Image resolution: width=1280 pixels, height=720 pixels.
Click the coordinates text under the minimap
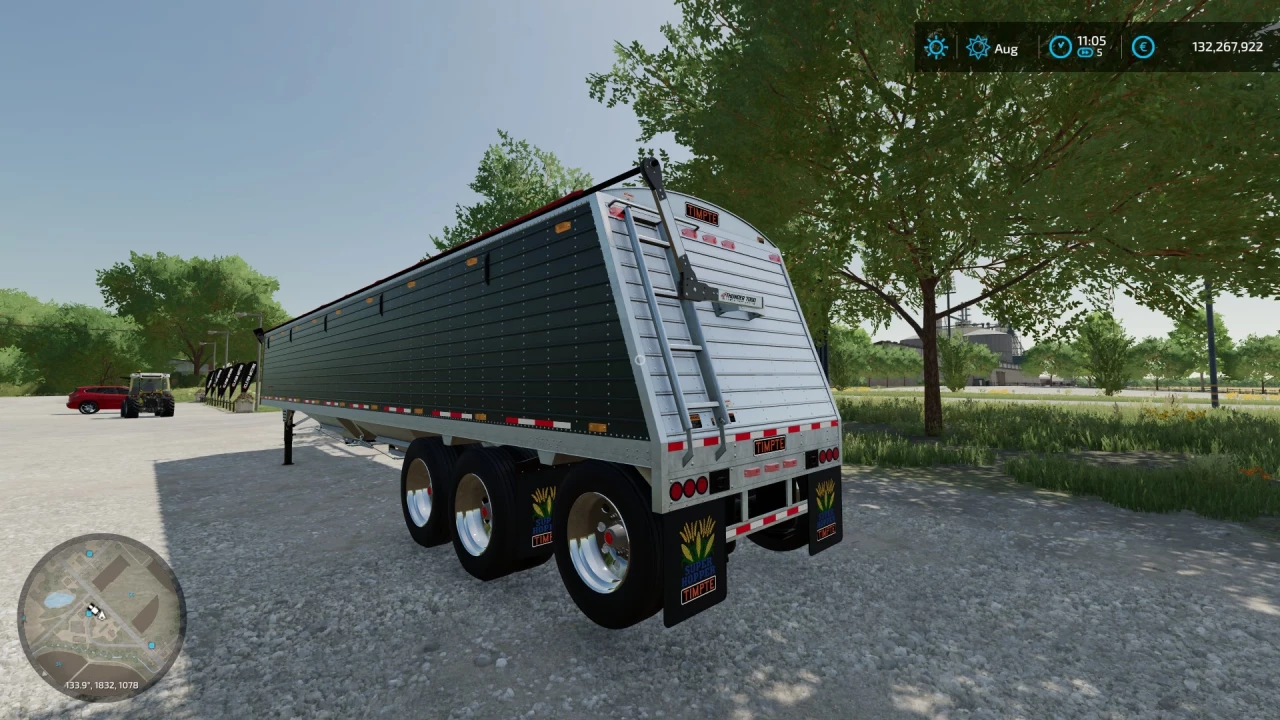pos(102,685)
